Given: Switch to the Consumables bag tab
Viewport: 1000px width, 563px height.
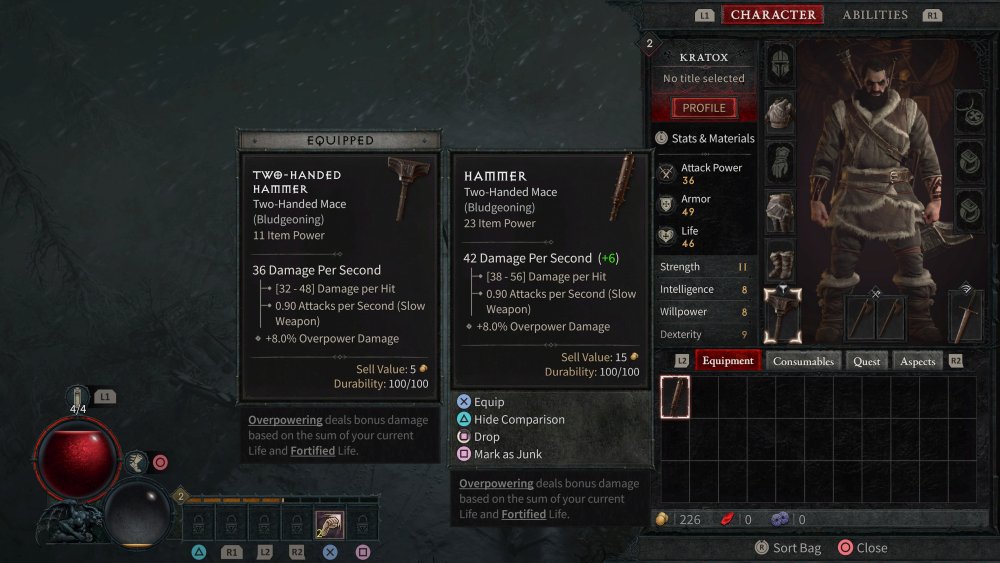Looking at the screenshot, I should [803, 361].
